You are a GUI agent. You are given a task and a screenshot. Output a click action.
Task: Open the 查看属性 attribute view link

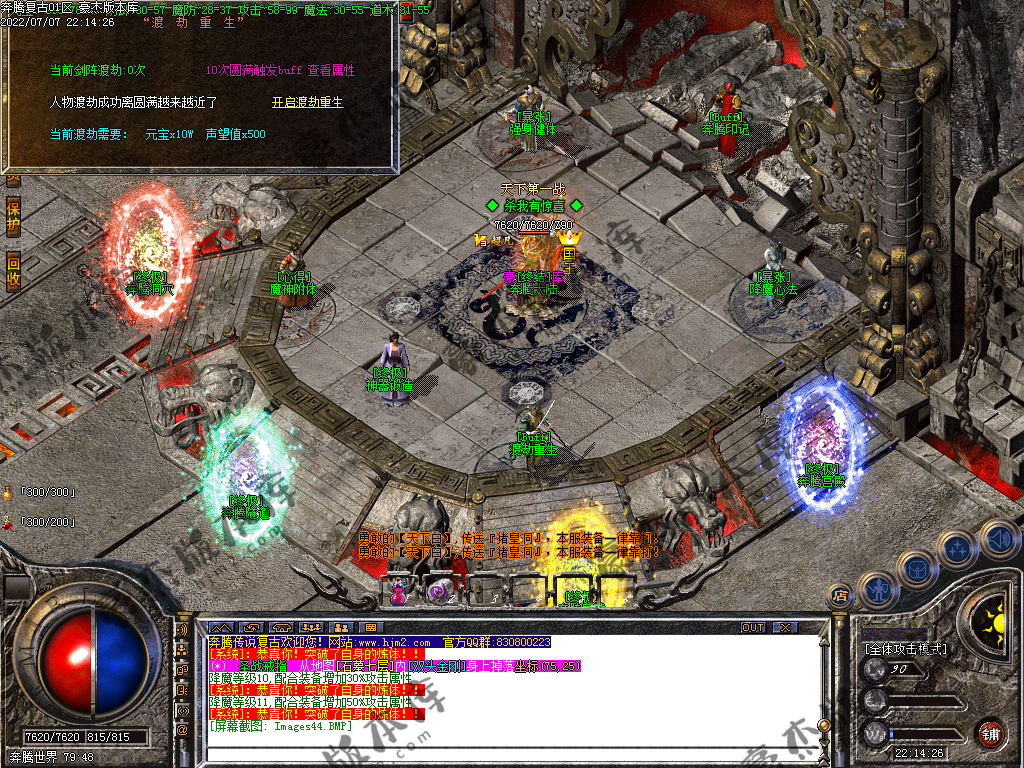[x=331, y=70]
